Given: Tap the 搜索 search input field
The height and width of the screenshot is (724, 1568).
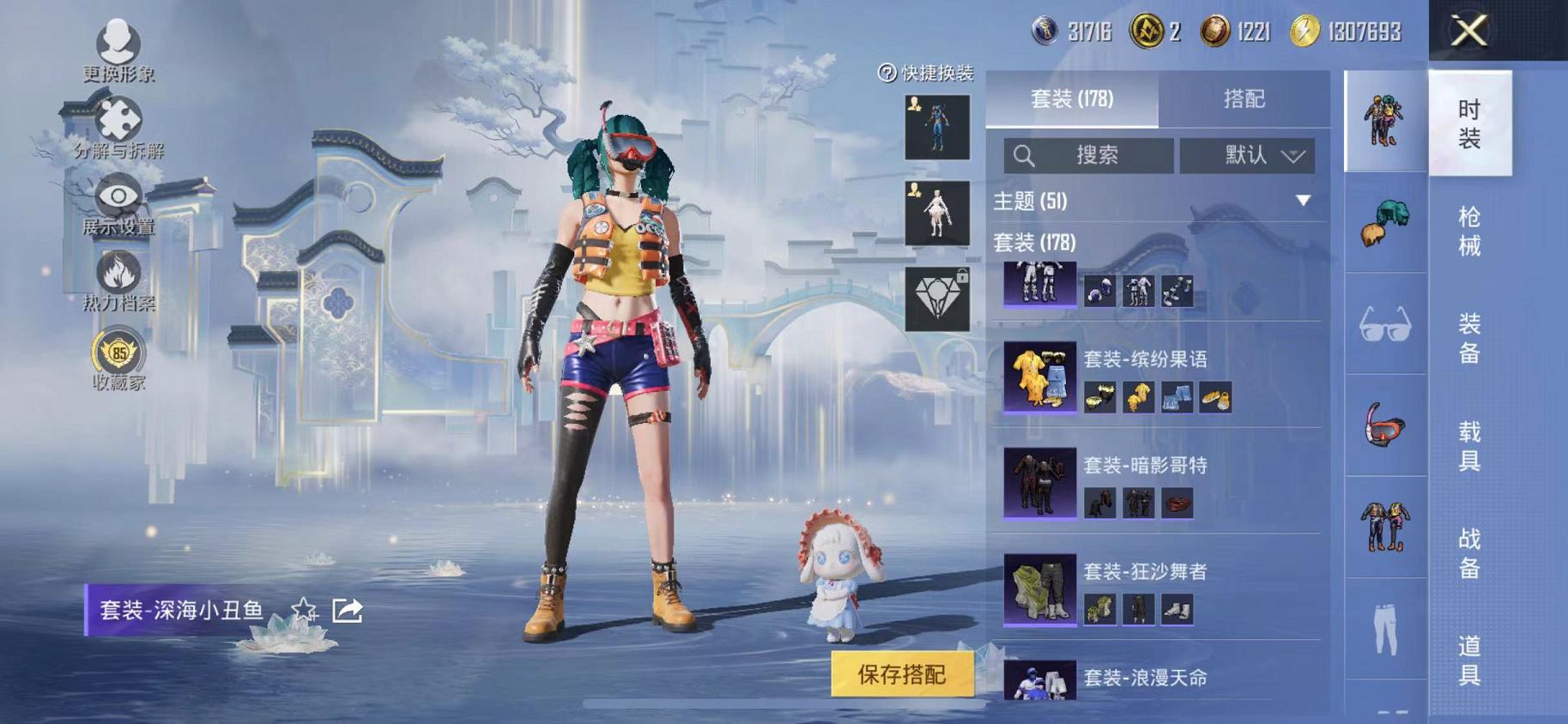Looking at the screenshot, I should [1090, 155].
